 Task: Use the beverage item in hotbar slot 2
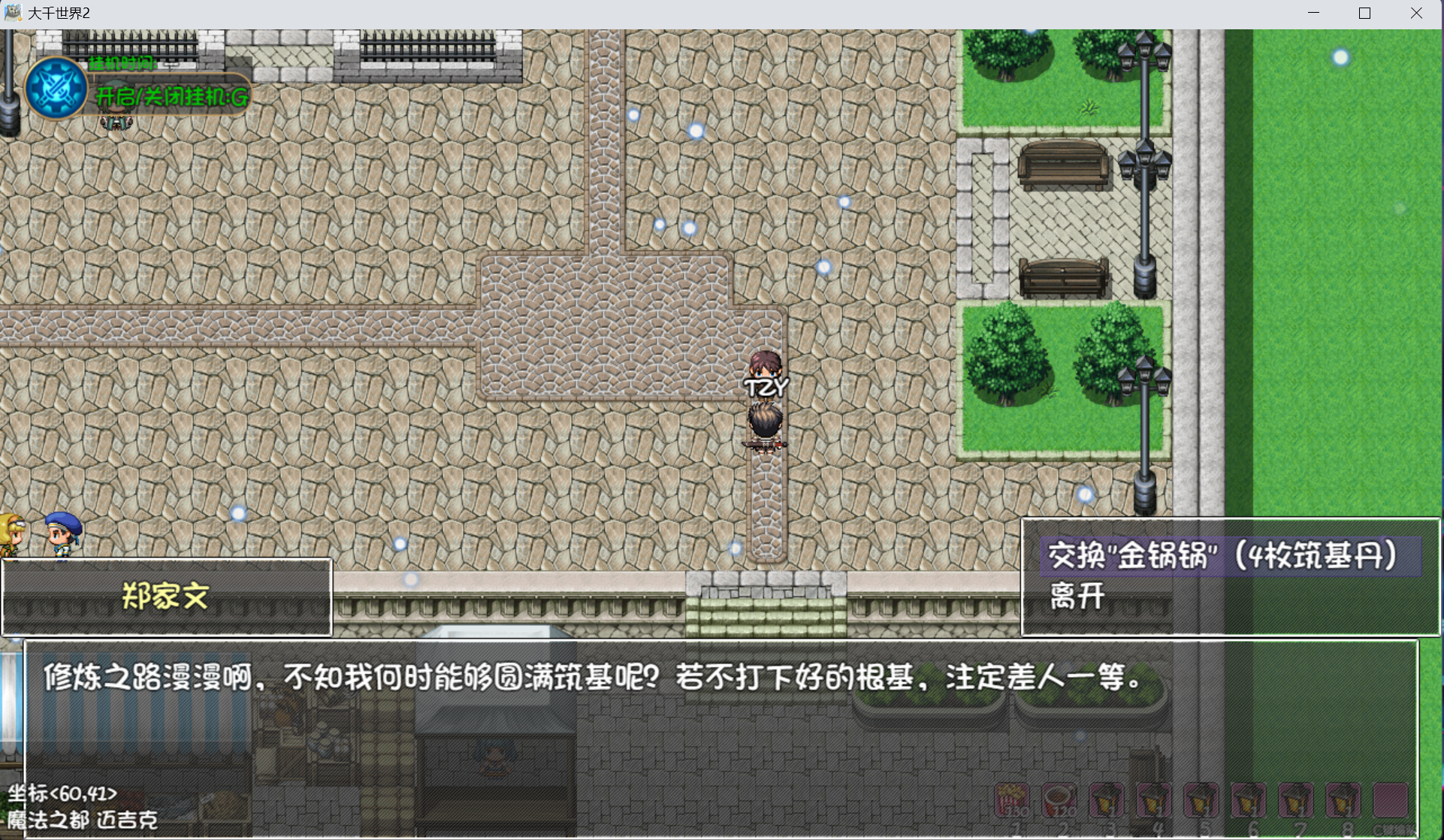point(1059,801)
